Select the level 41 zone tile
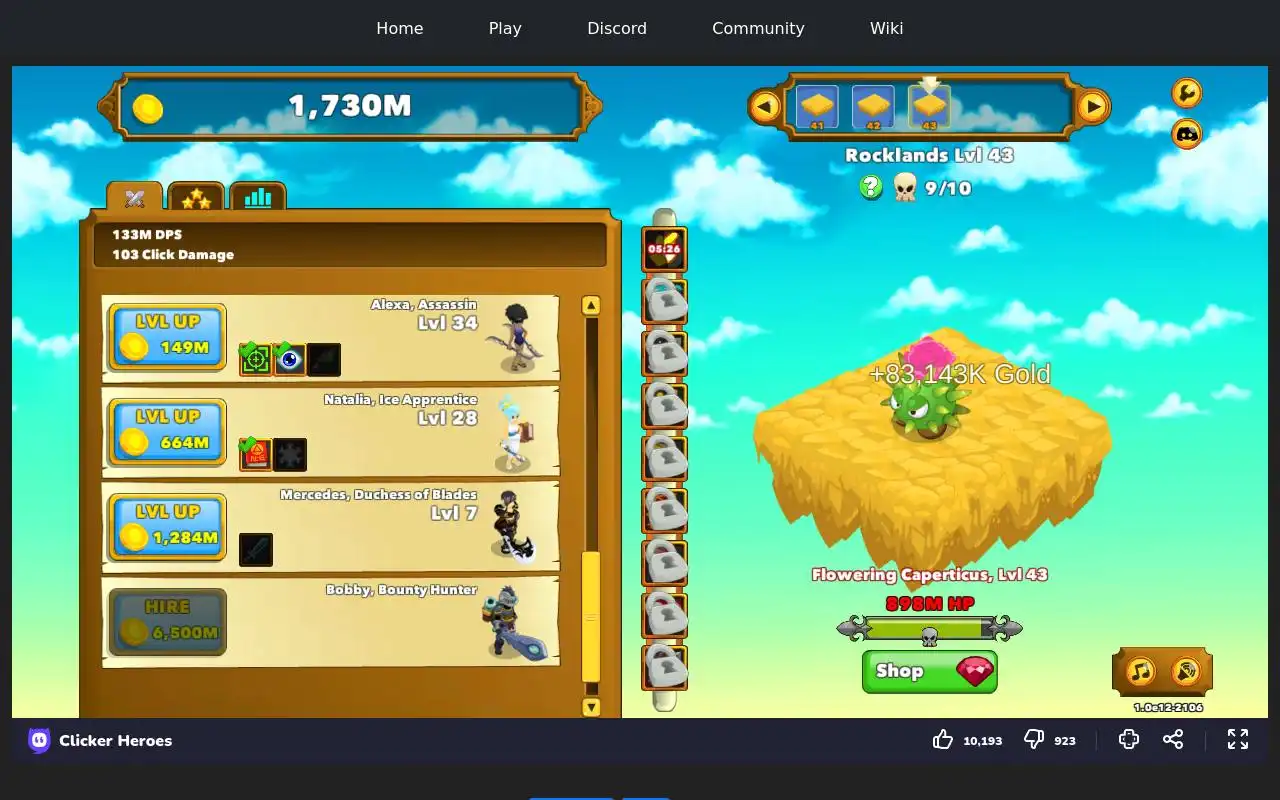The width and height of the screenshot is (1280, 800). (x=817, y=107)
